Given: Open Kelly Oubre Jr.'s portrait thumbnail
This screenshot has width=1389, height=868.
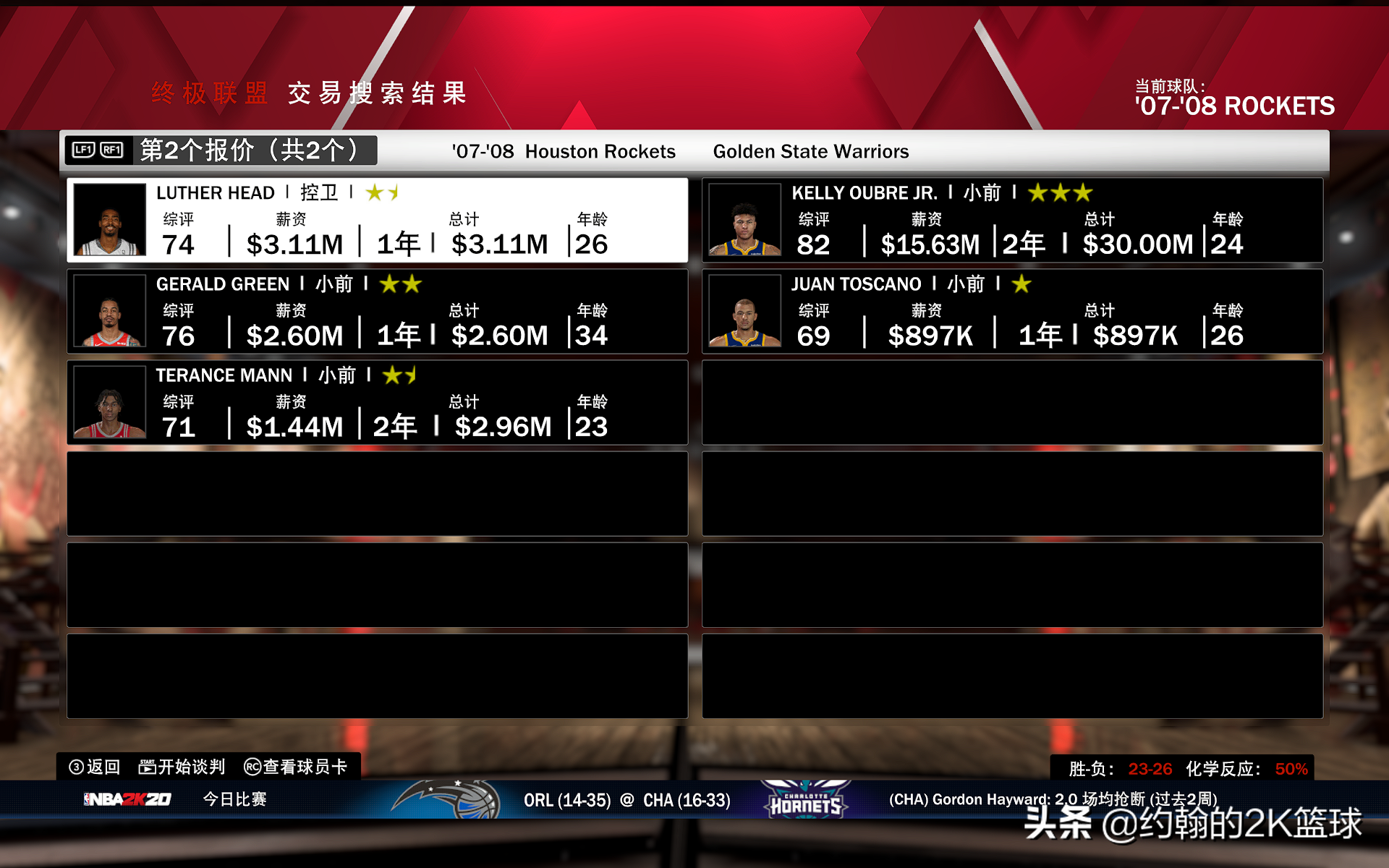Looking at the screenshot, I should tap(744, 220).
